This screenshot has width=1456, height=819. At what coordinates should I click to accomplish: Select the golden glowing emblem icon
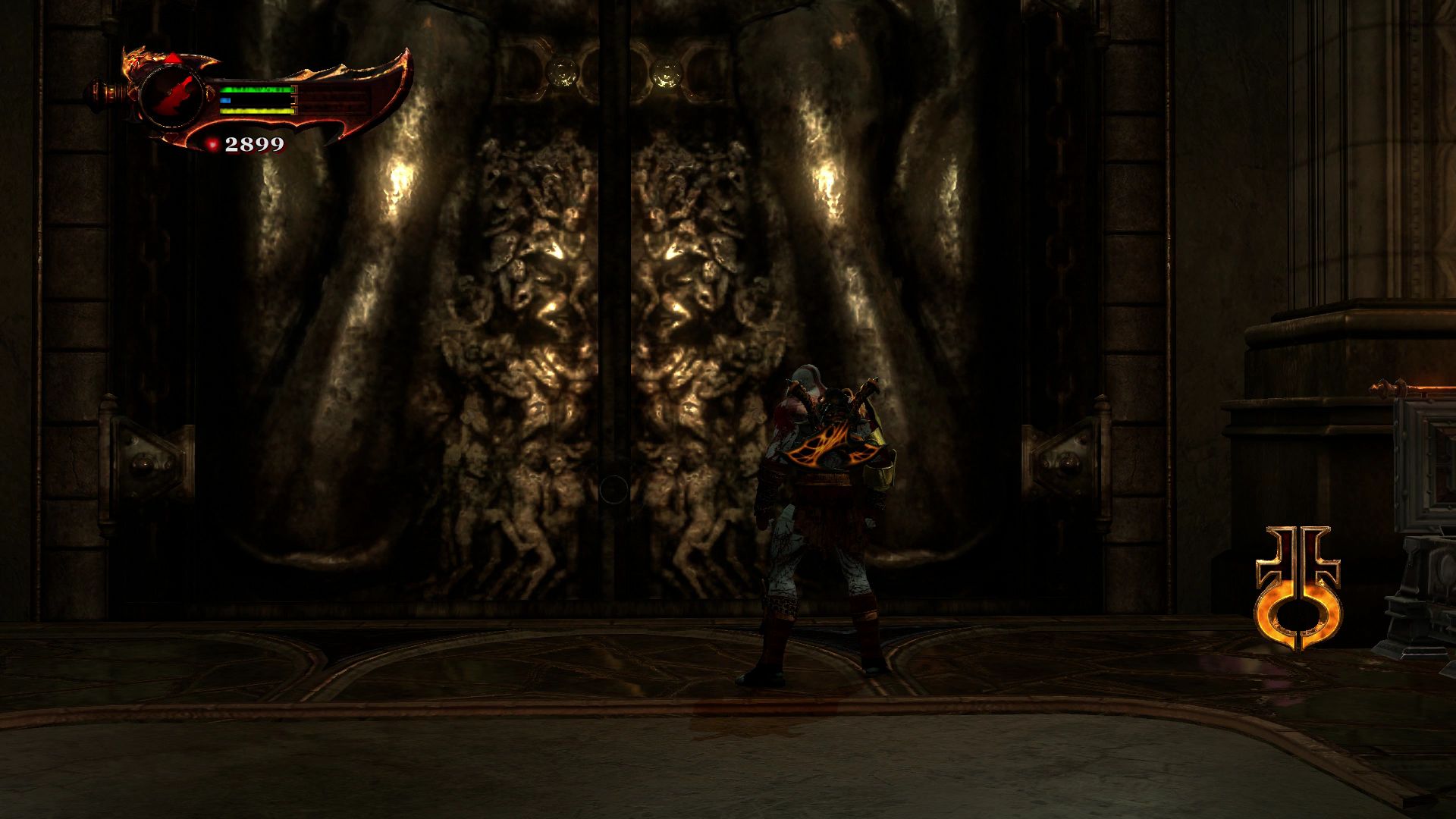coord(1298,588)
